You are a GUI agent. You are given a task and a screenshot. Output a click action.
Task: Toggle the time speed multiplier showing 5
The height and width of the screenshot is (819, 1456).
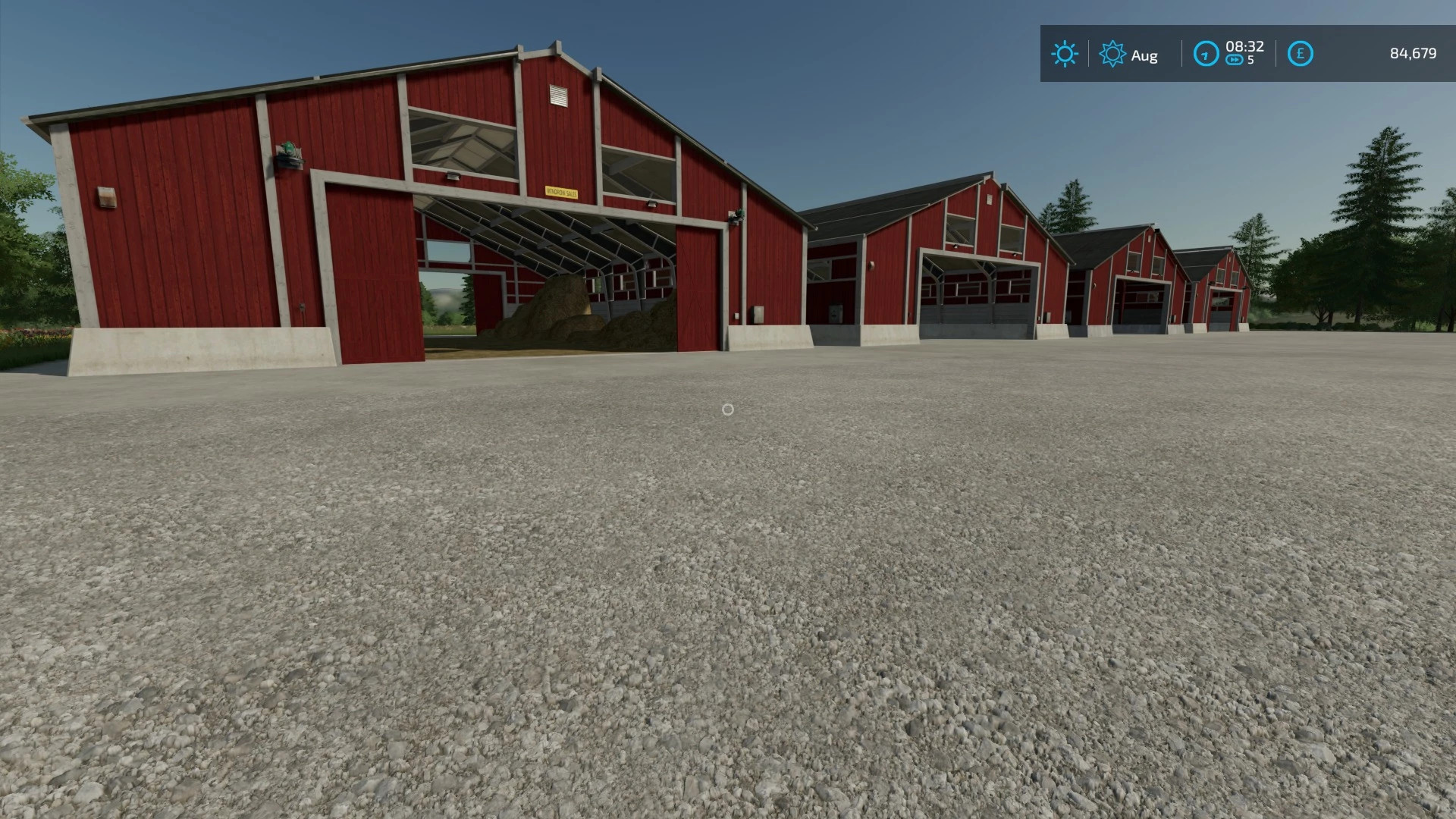[x=1250, y=61]
